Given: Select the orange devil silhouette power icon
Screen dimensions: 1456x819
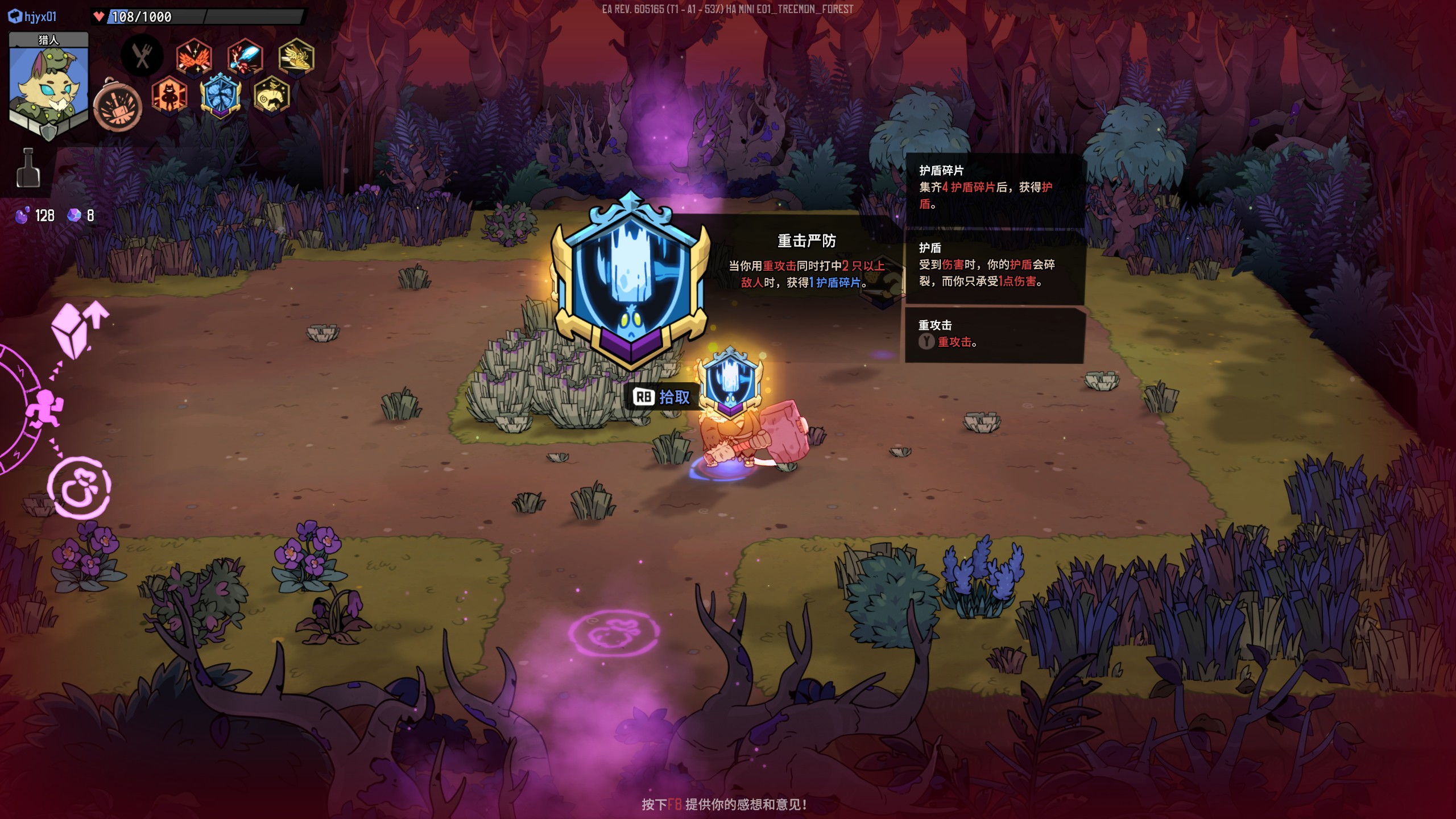Looking at the screenshot, I should (169, 95).
